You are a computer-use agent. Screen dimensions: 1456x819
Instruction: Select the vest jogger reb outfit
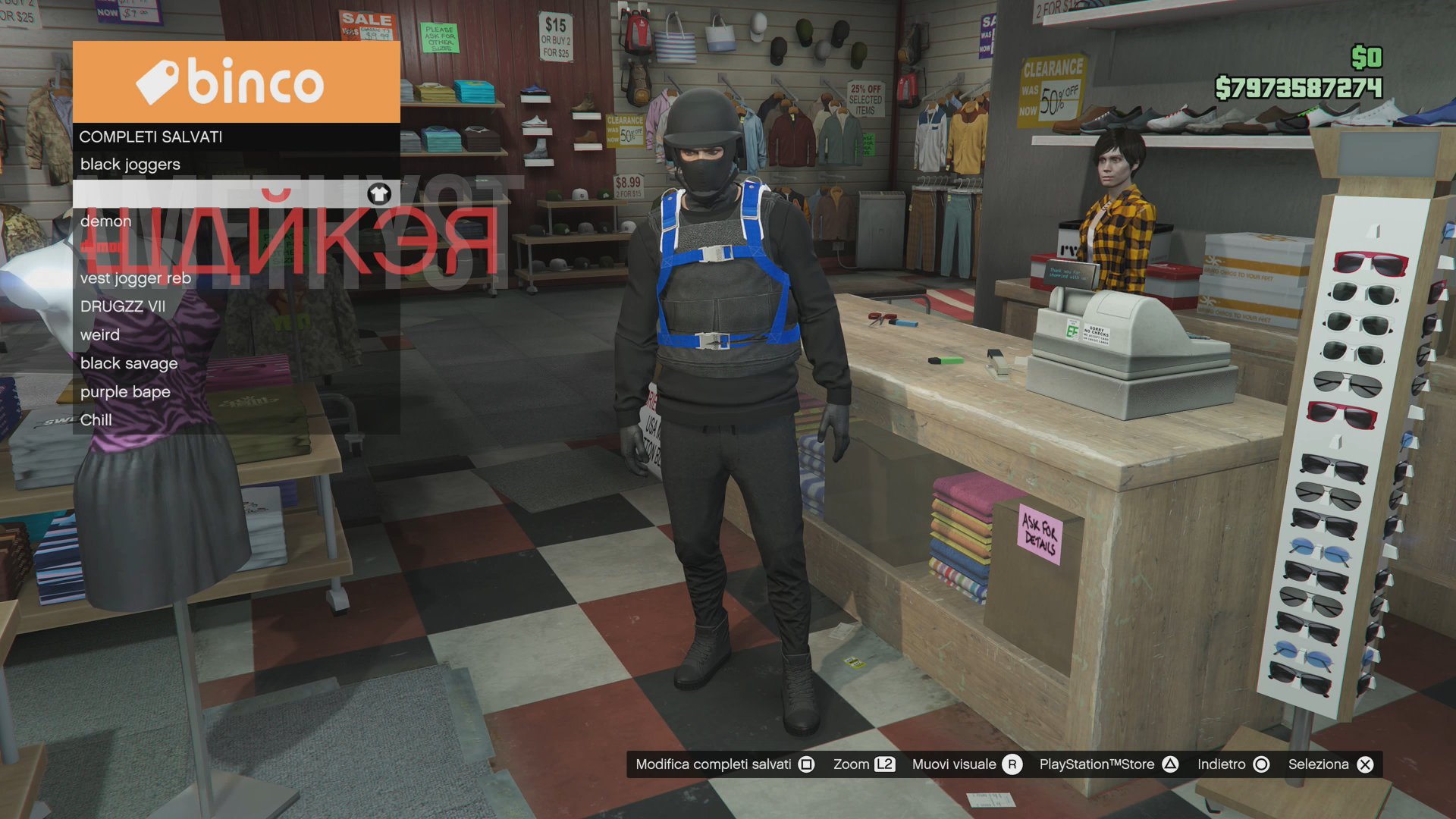pyautogui.click(x=136, y=278)
